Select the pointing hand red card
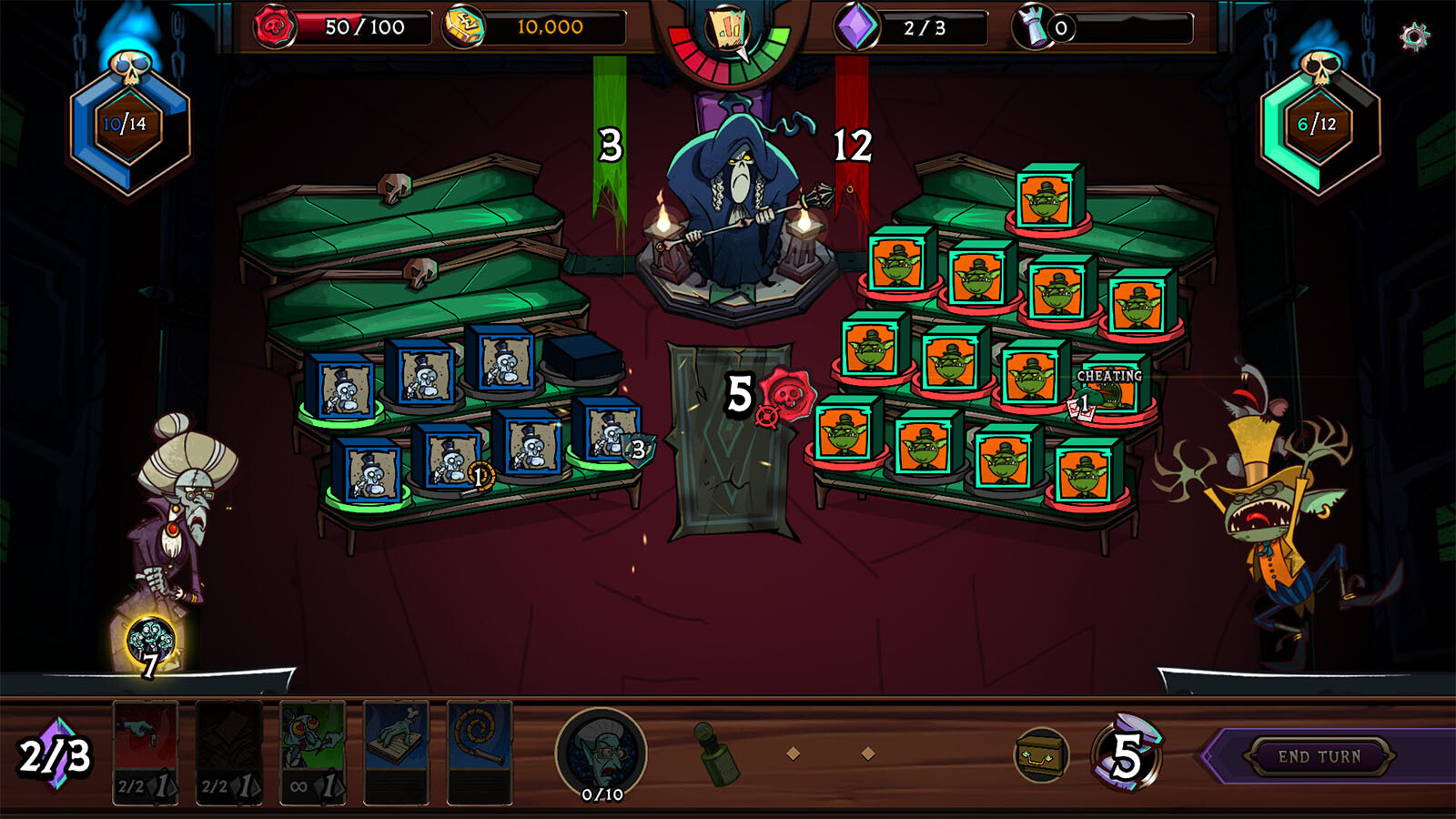This screenshot has width=1456, height=819. pyautogui.click(x=146, y=752)
